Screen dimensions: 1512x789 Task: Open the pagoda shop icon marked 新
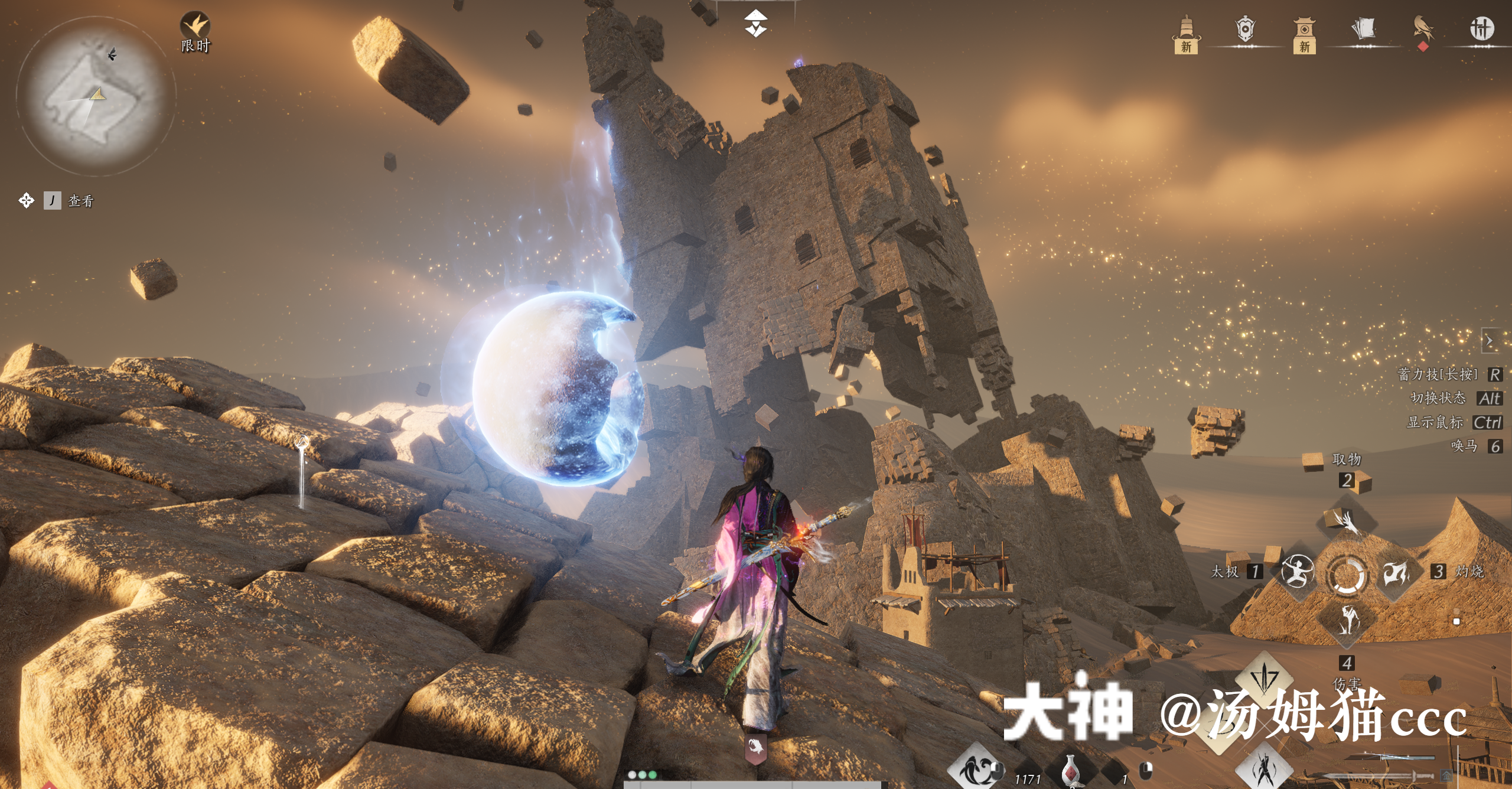click(x=1304, y=31)
